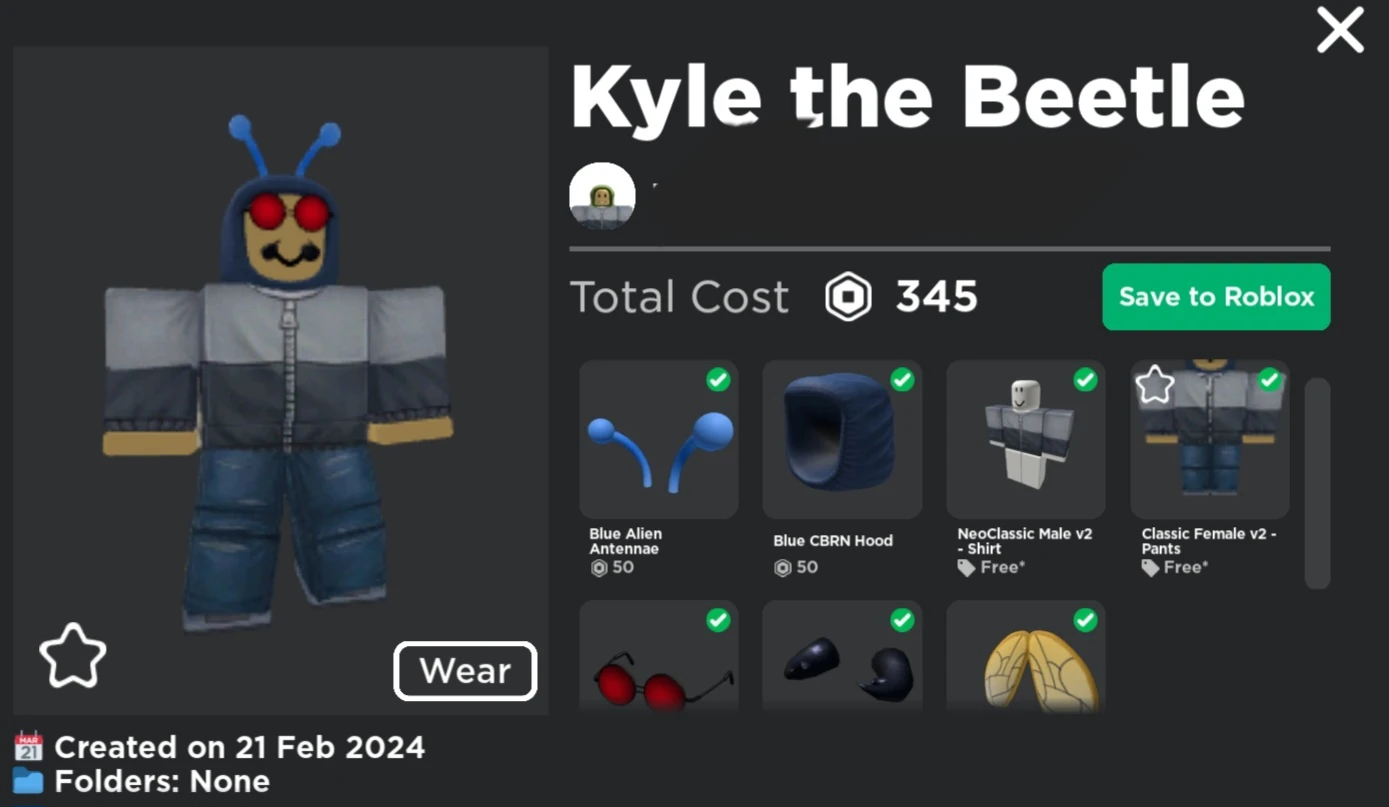Open the golden wings item thumbnail
1389x807 pixels.
coord(1025,670)
